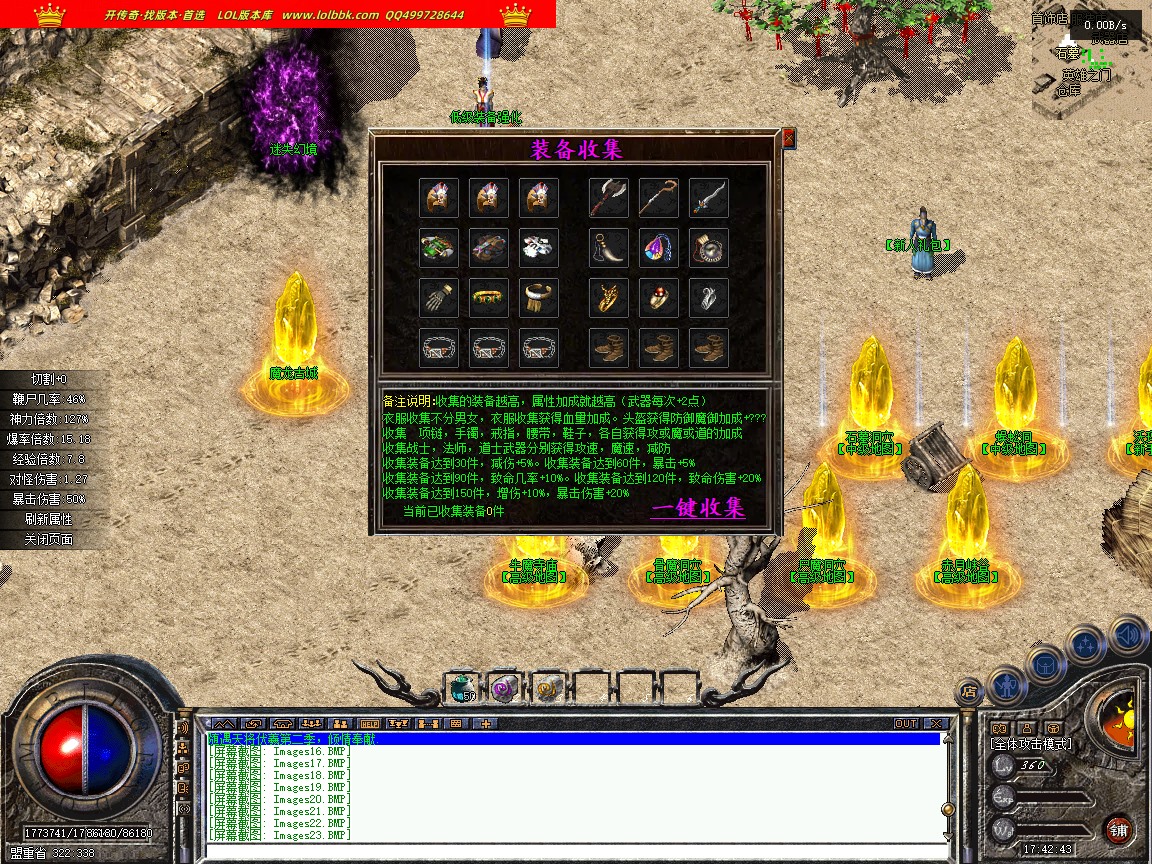Select the curved sword weapon slot

coord(708,198)
